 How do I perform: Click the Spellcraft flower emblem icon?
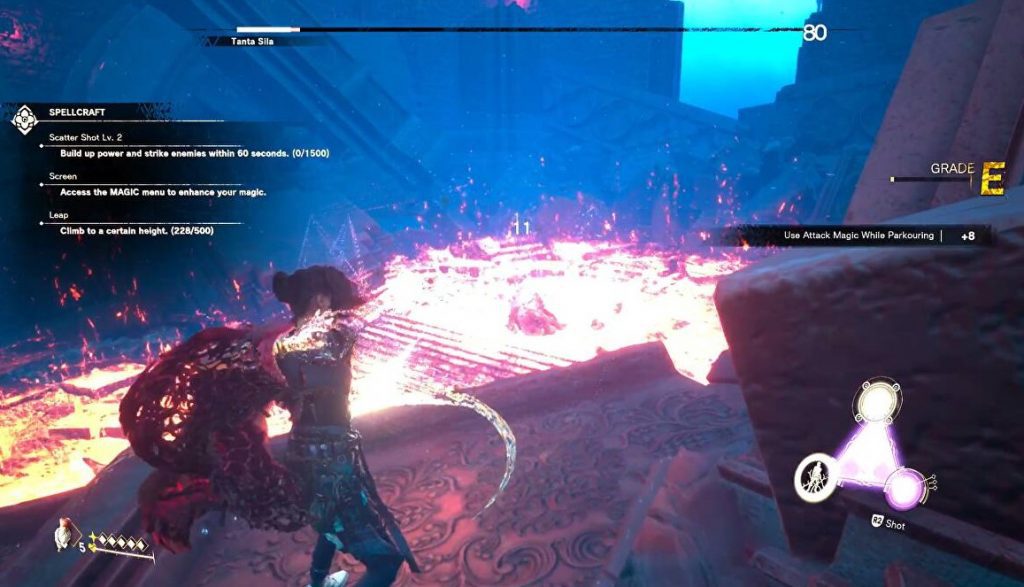(24, 119)
